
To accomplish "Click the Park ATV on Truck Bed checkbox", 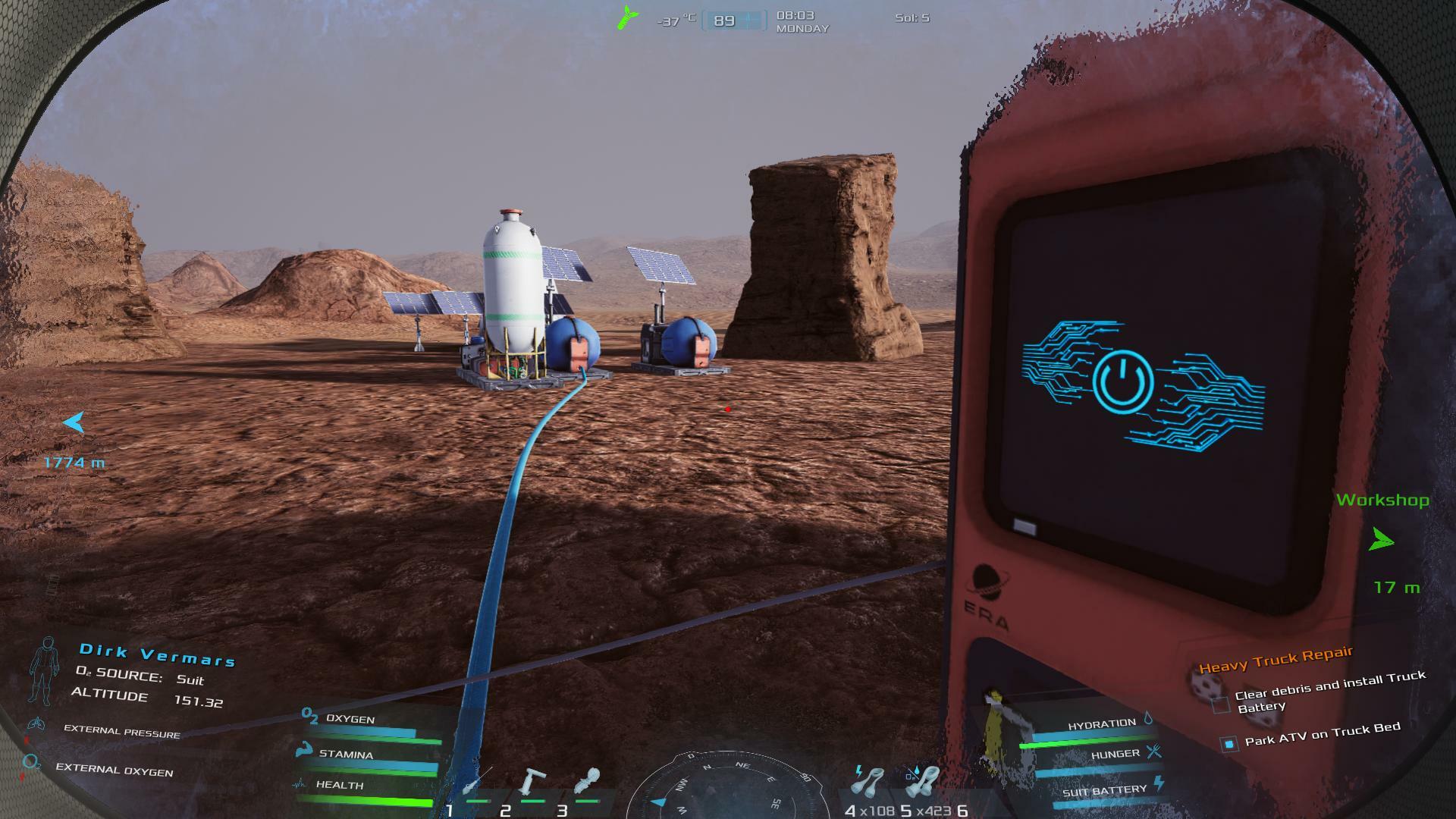I will tap(1229, 744).
